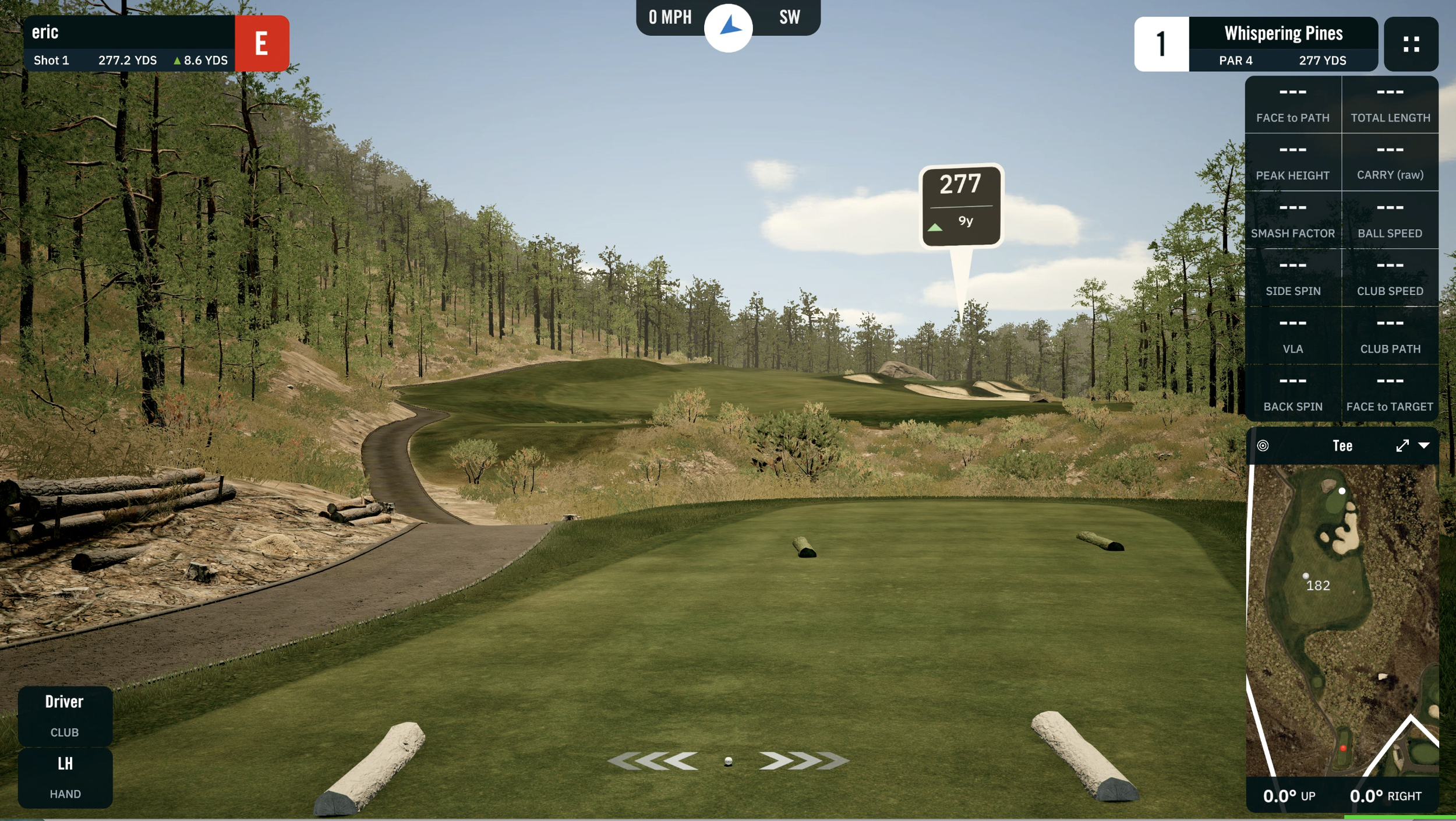Open the hole overview minimap

[1342, 621]
